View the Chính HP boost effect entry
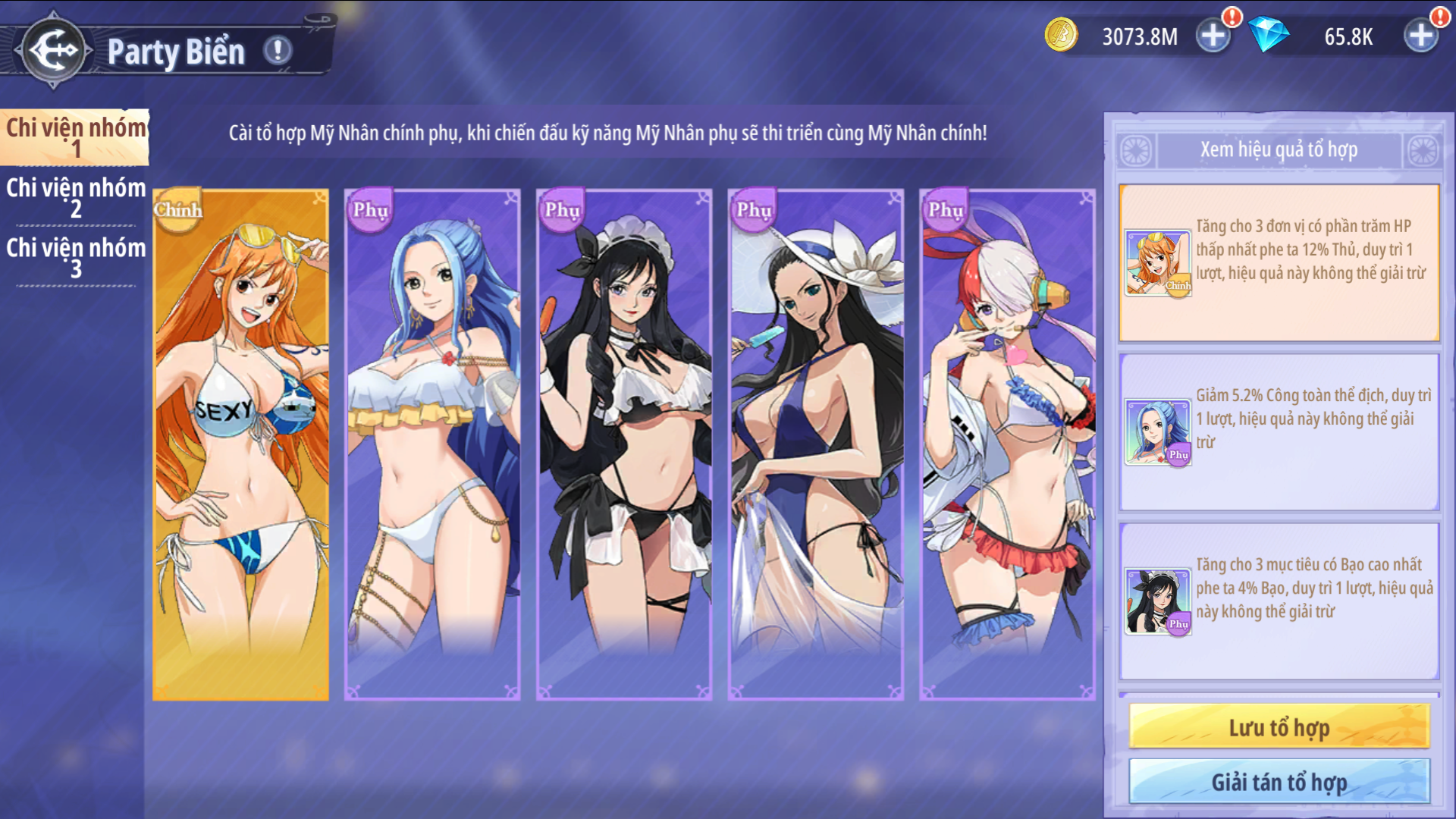Viewport: 1456px width, 819px height. click(x=1279, y=262)
